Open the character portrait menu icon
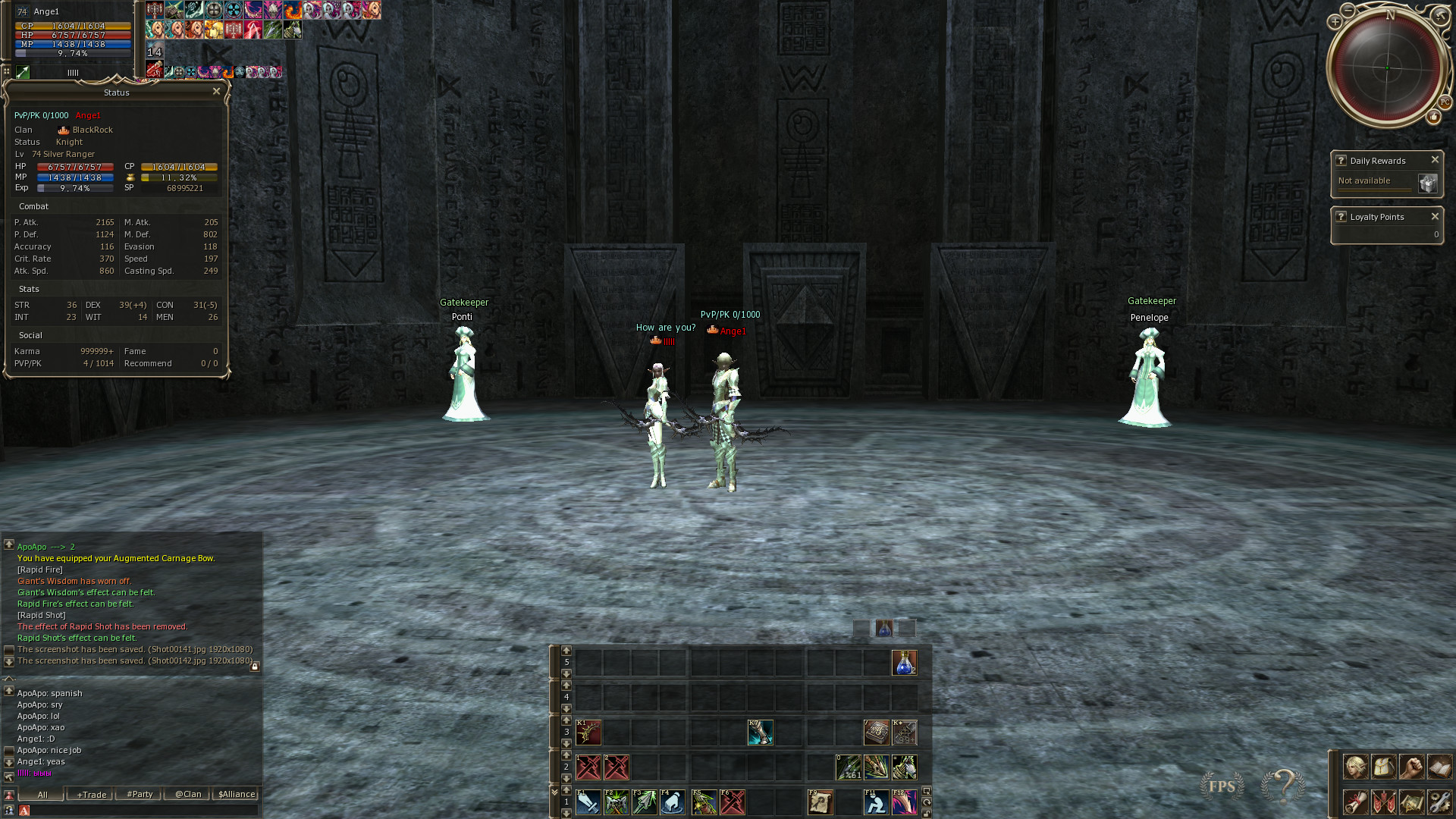The image size is (1456, 819). pos(1355,767)
